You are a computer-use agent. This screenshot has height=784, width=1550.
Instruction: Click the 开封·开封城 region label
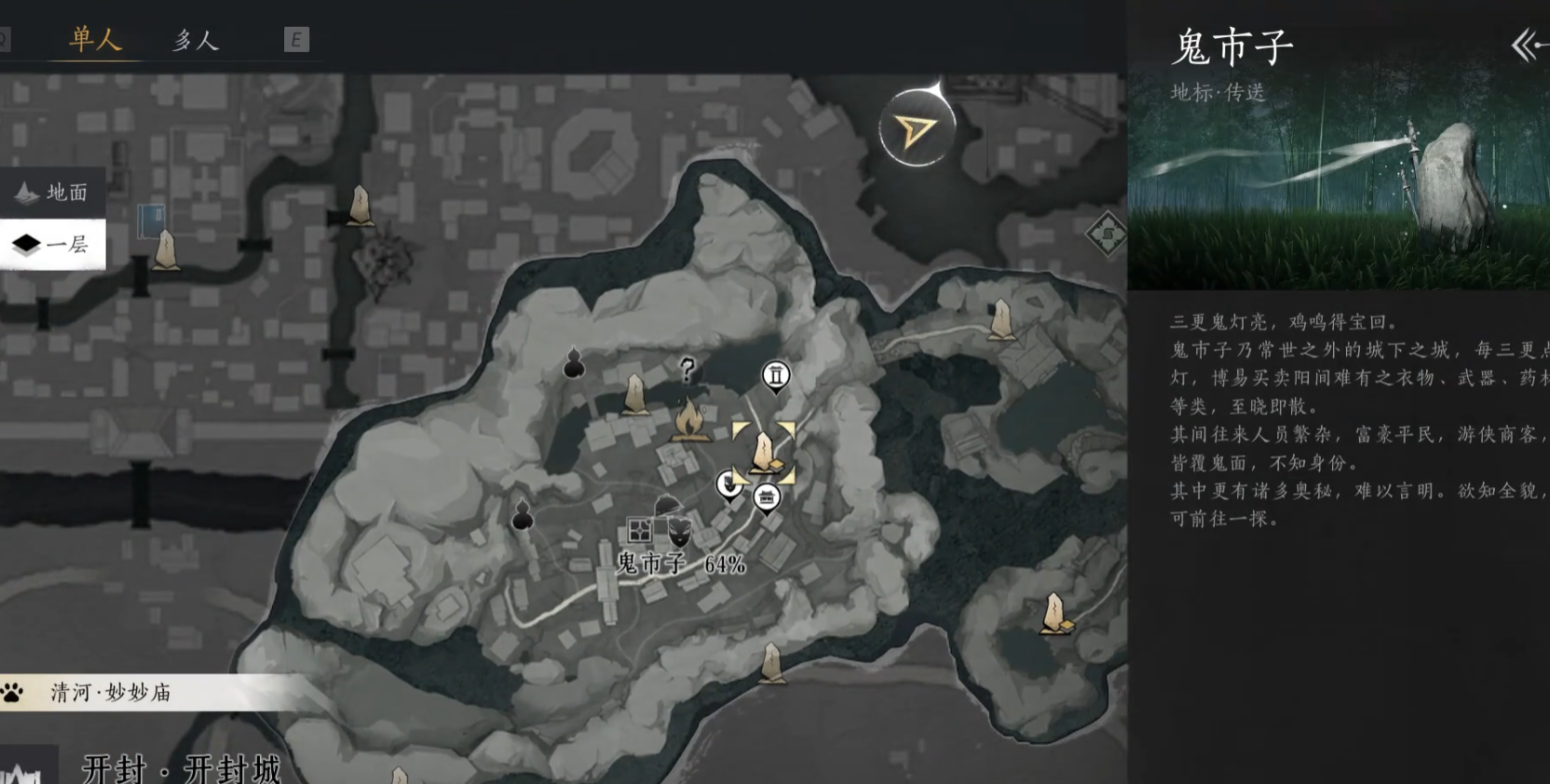[182, 768]
